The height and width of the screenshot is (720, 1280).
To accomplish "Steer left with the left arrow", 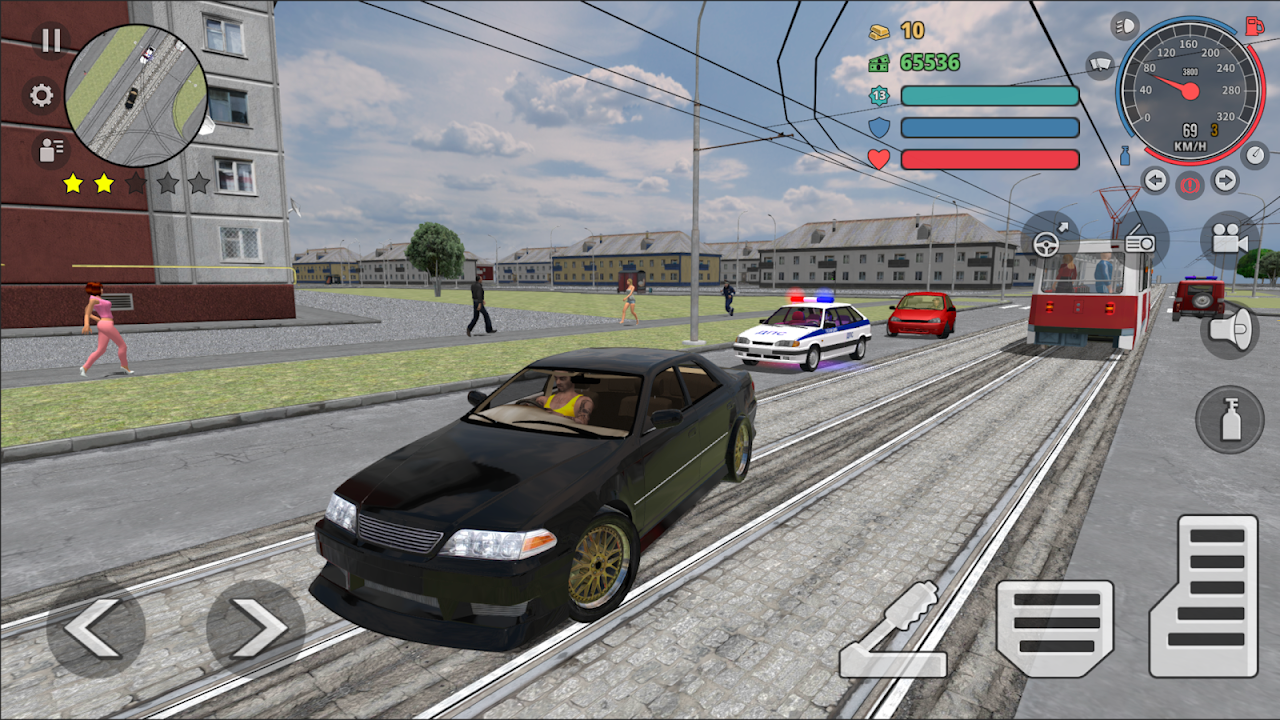I will pyautogui.click(x=96, y=628).
